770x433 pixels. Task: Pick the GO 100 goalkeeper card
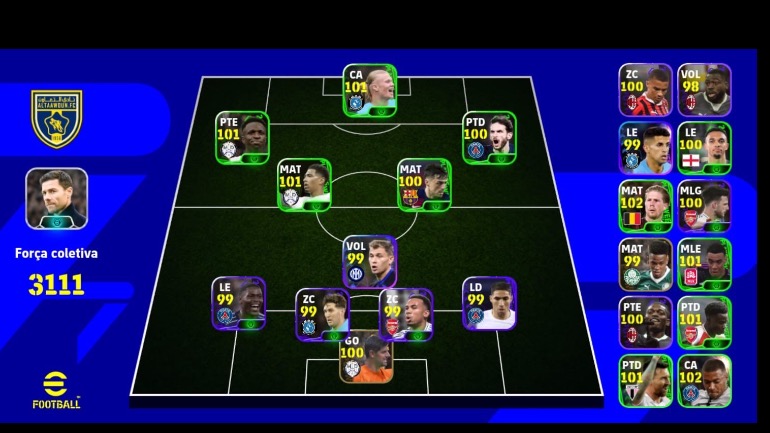[365, 356]
